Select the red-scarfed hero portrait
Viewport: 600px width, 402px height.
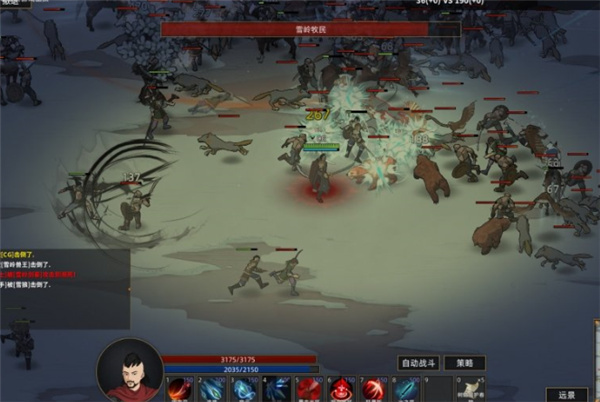[129, 372]
